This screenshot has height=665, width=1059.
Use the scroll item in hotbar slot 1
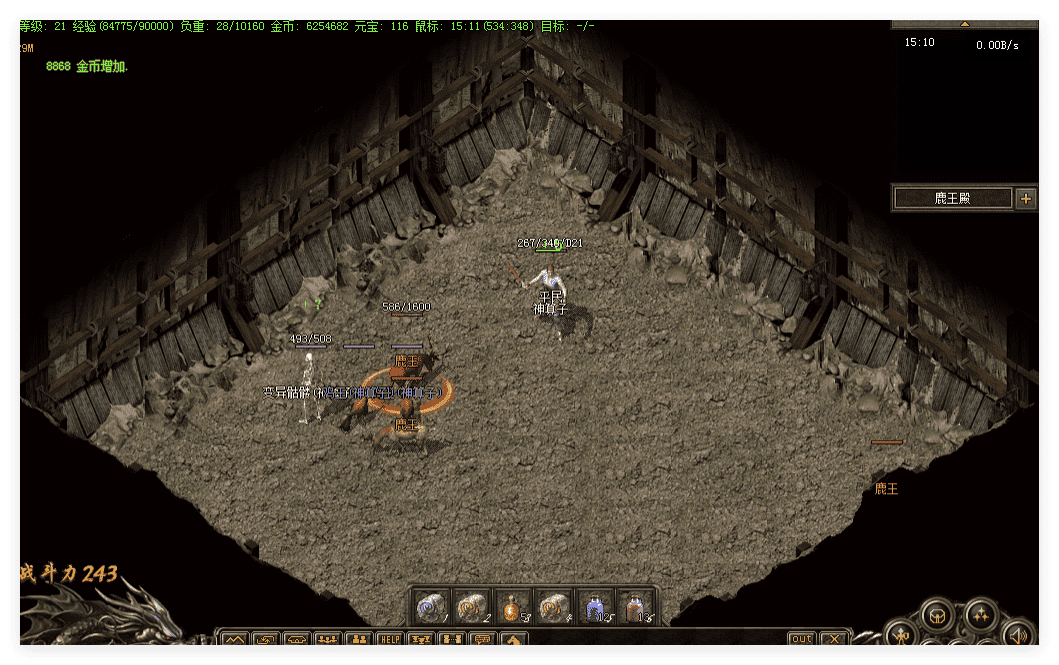(431, 606)
